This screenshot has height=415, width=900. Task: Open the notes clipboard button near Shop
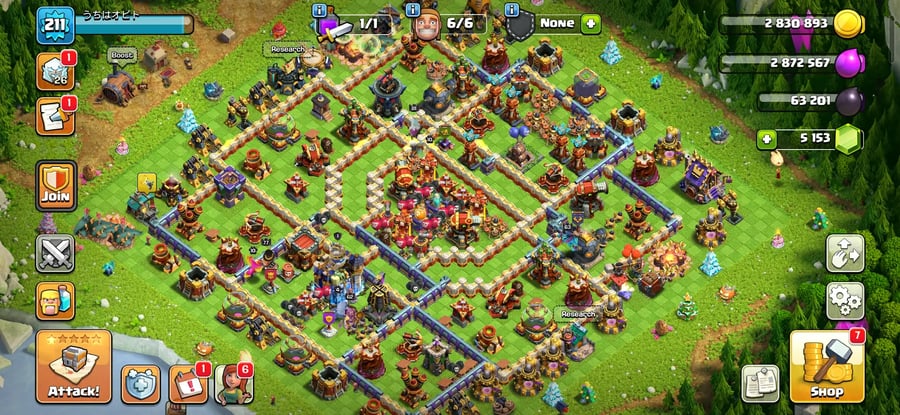pos(760,383)
